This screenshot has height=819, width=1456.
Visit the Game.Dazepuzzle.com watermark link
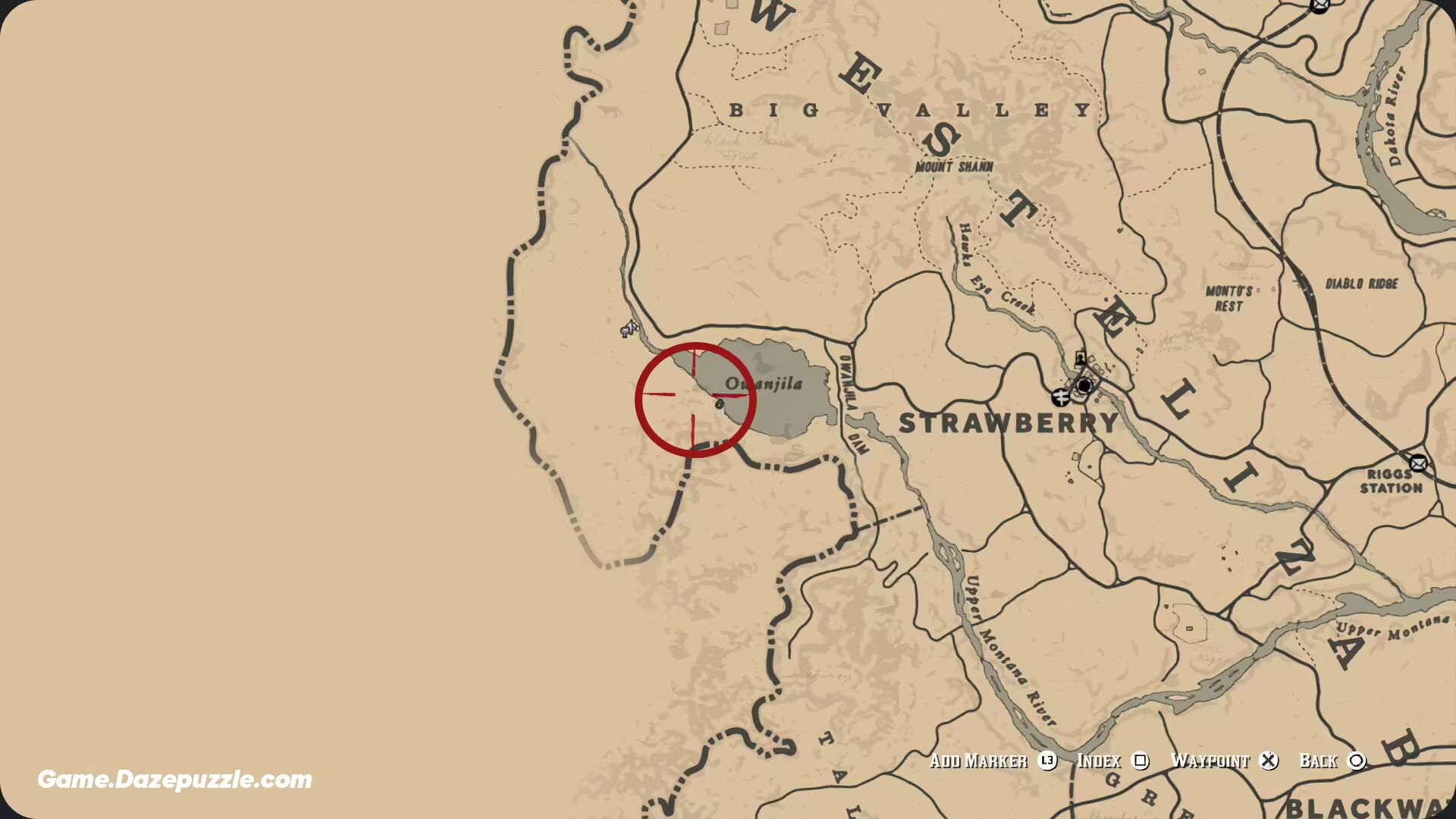pos(174,777)
